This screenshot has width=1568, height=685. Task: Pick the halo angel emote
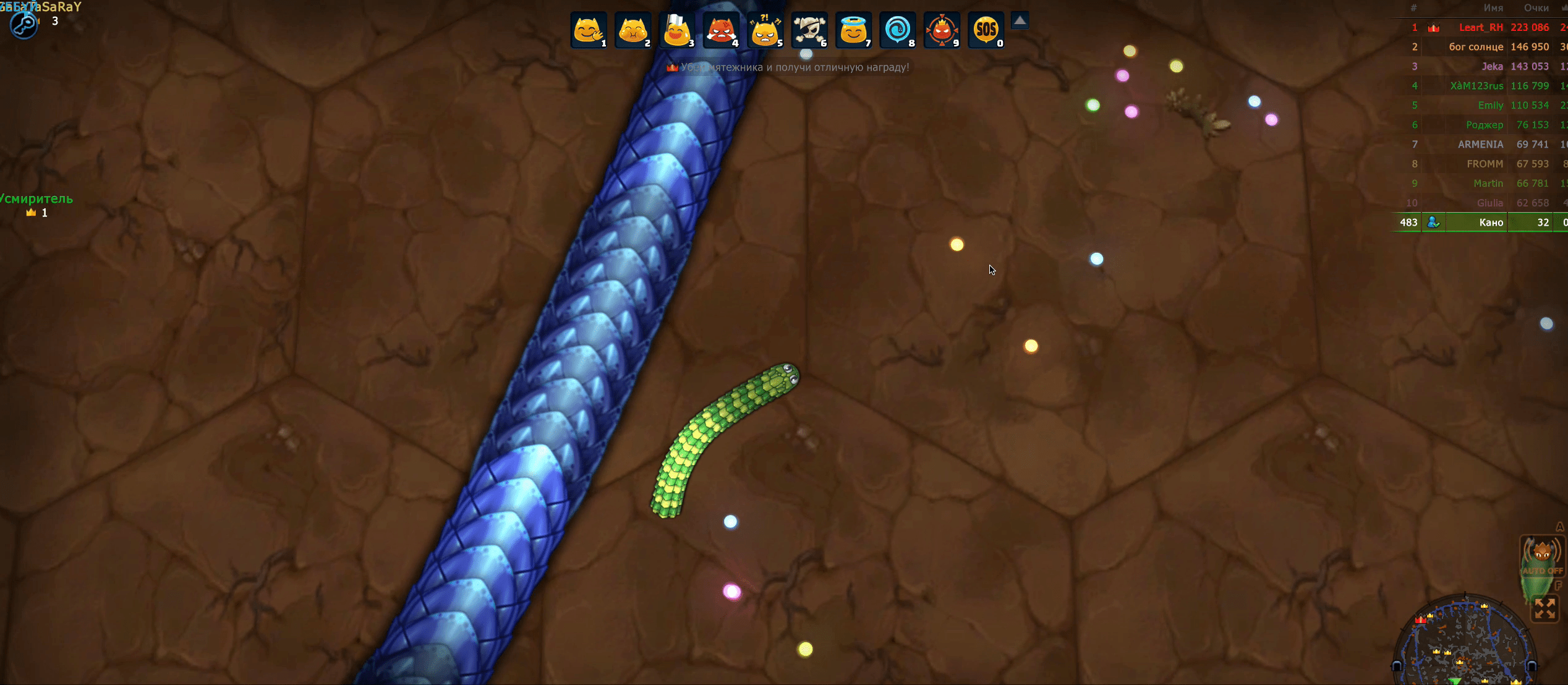tap(853, 30)
